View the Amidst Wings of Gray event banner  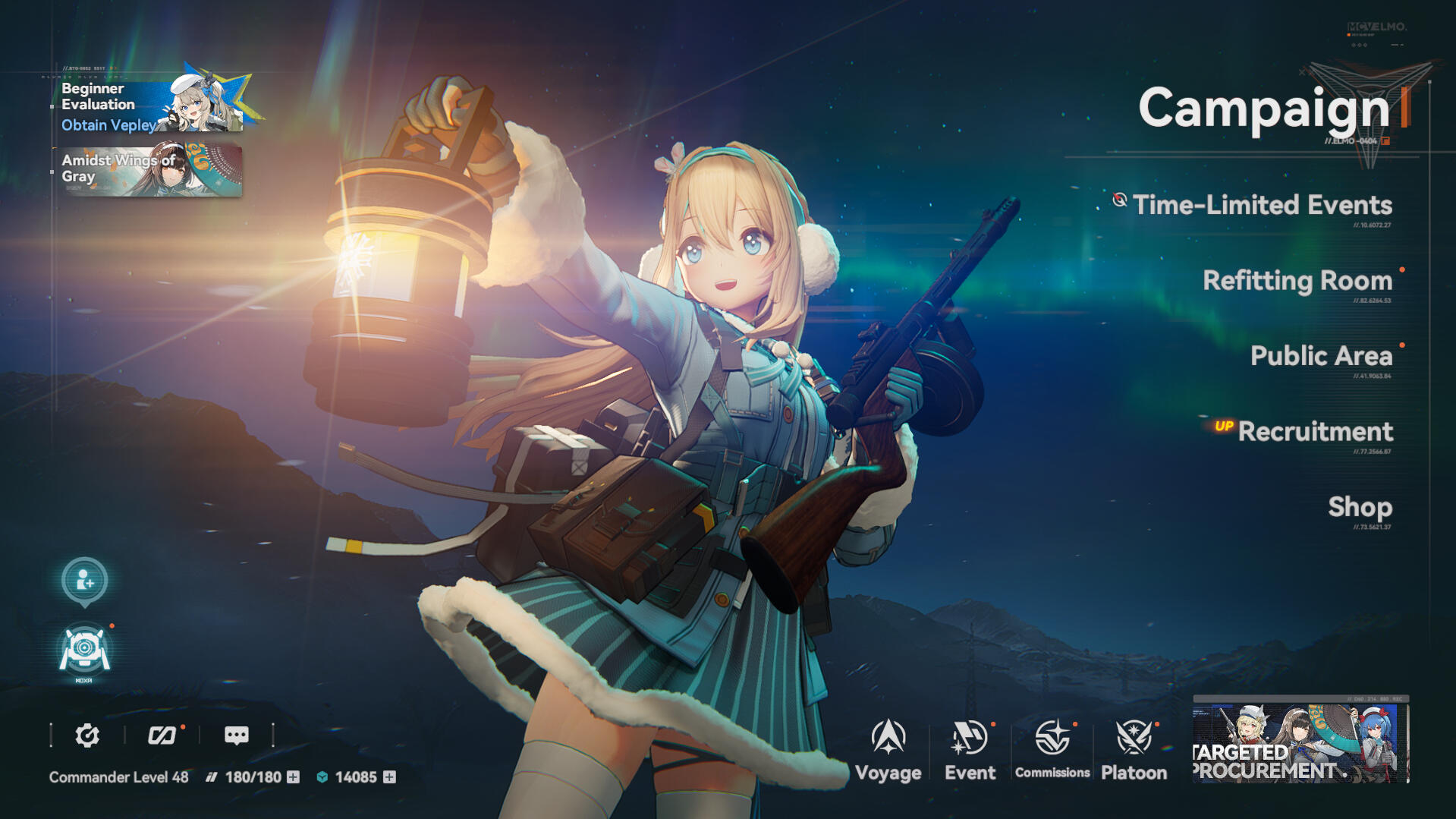tap(152, 170)
